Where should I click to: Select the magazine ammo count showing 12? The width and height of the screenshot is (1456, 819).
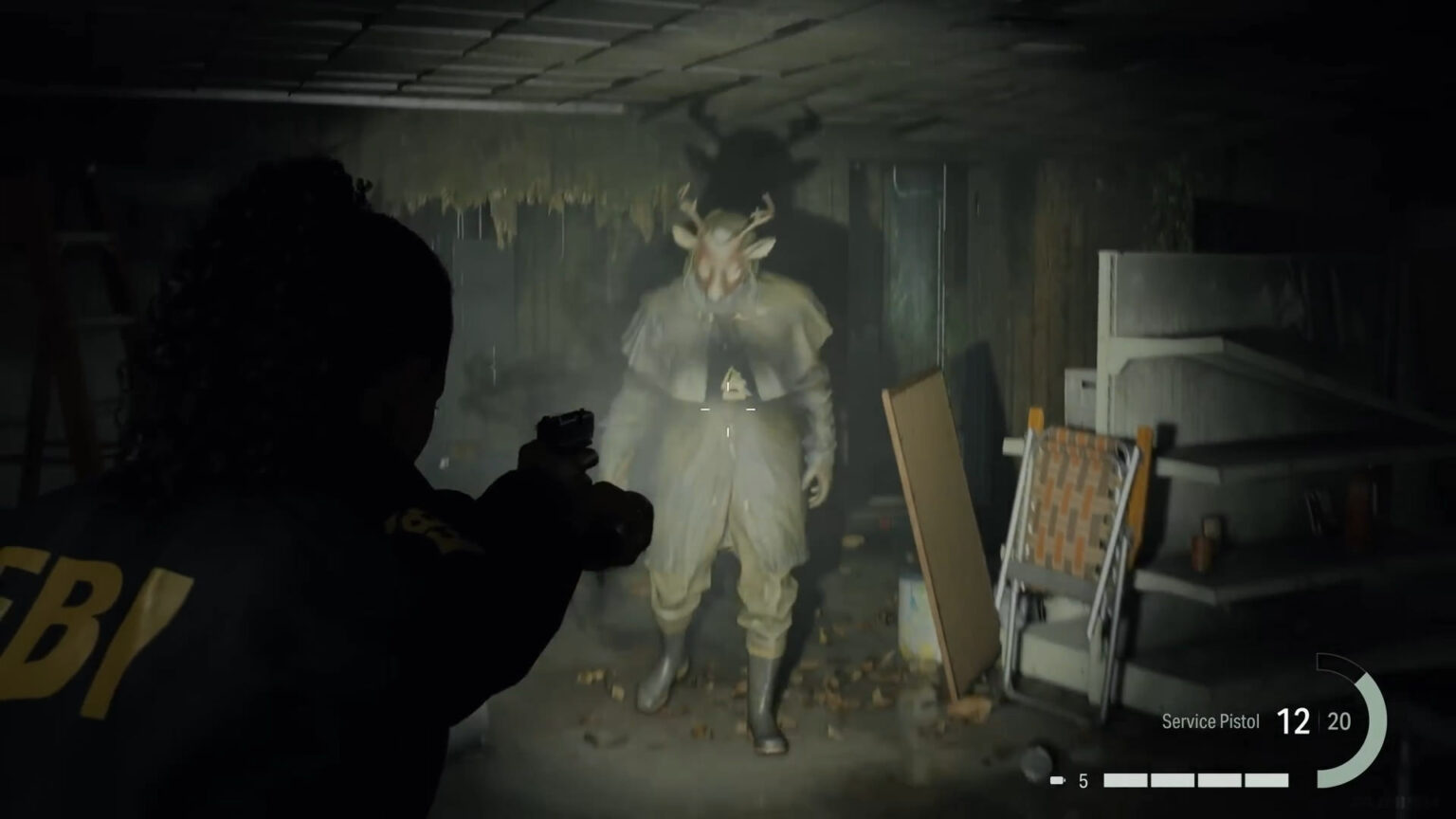click(x=1294, y=720)
